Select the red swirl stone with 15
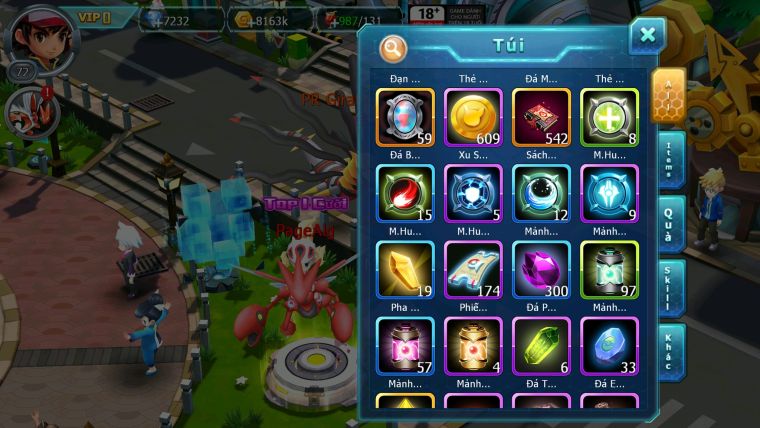The image size is (760, 428). (x=405, y=194)
